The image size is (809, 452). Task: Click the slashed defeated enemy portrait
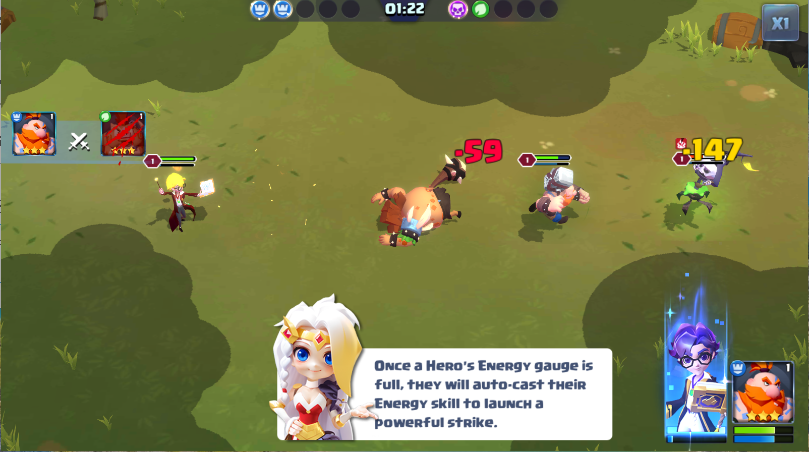coord(123,134)
